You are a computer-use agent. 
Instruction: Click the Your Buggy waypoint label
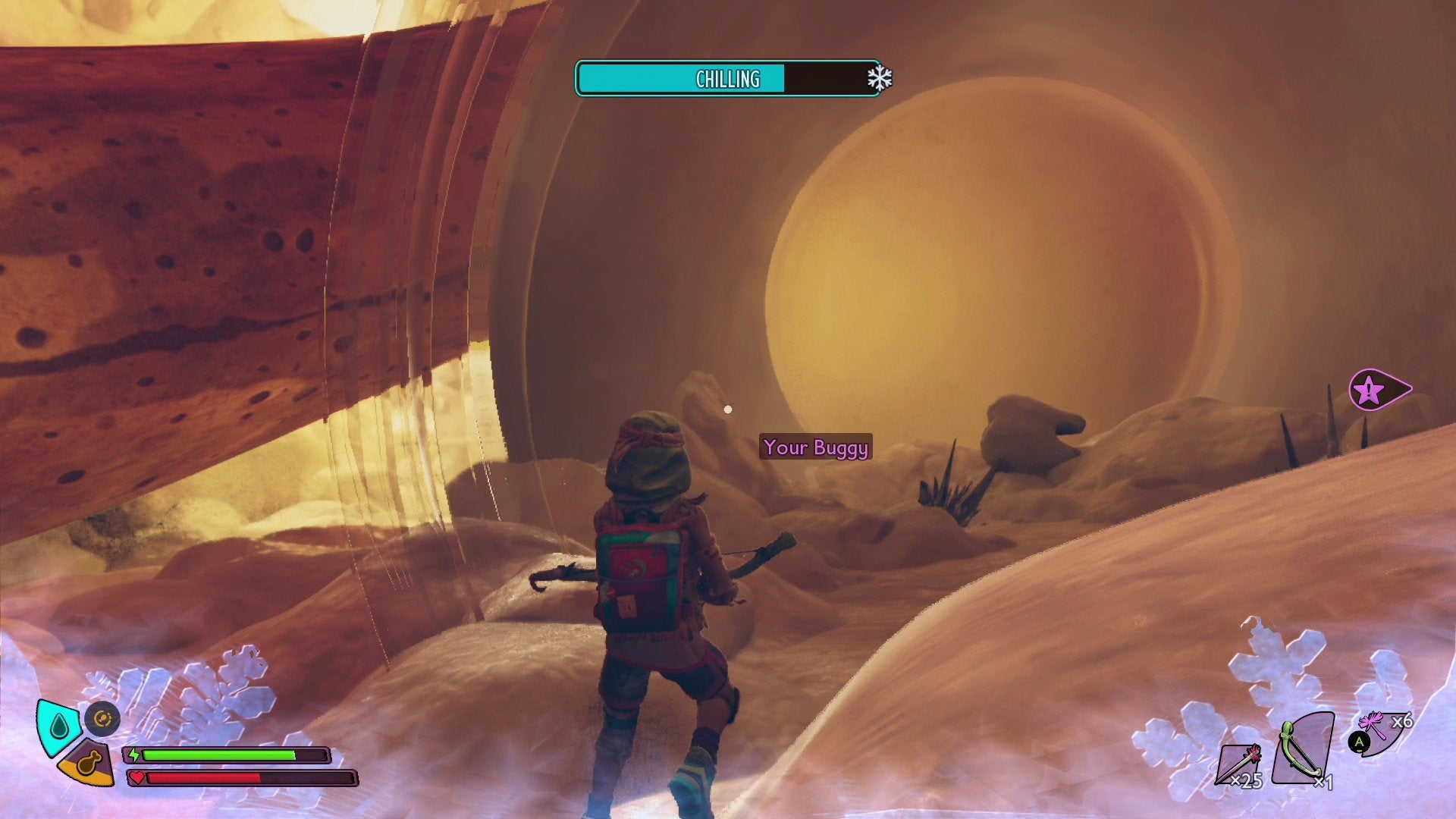pyautogui.click(x=815, y=447)
